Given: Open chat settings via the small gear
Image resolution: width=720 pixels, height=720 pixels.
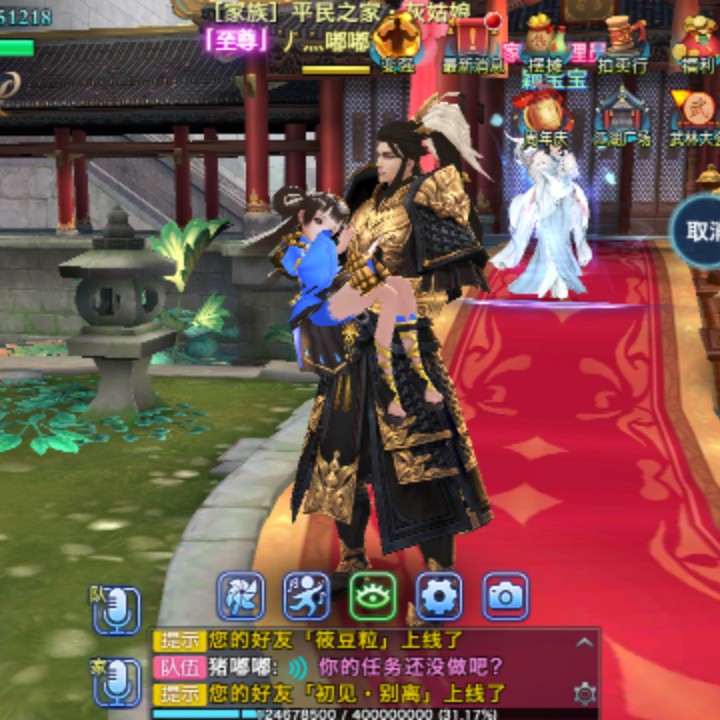Looking at the screenshot, I should [x=584, y=692].
